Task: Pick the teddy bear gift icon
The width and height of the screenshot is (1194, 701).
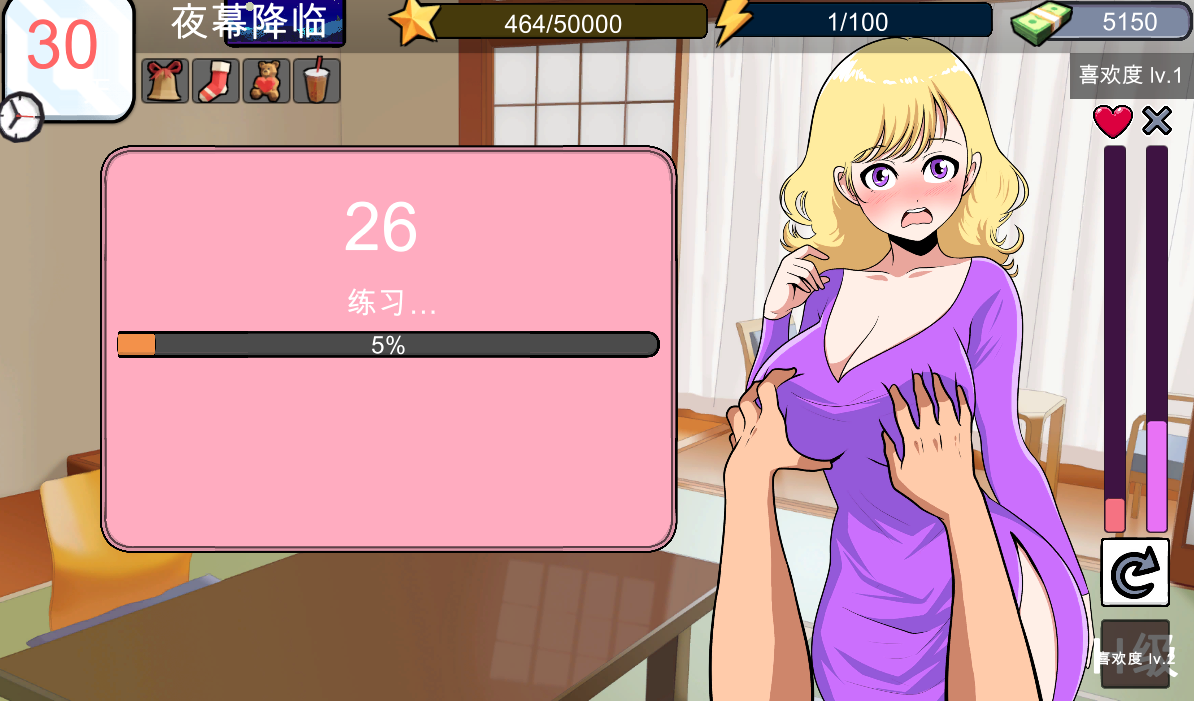Action: click(266, 81)
